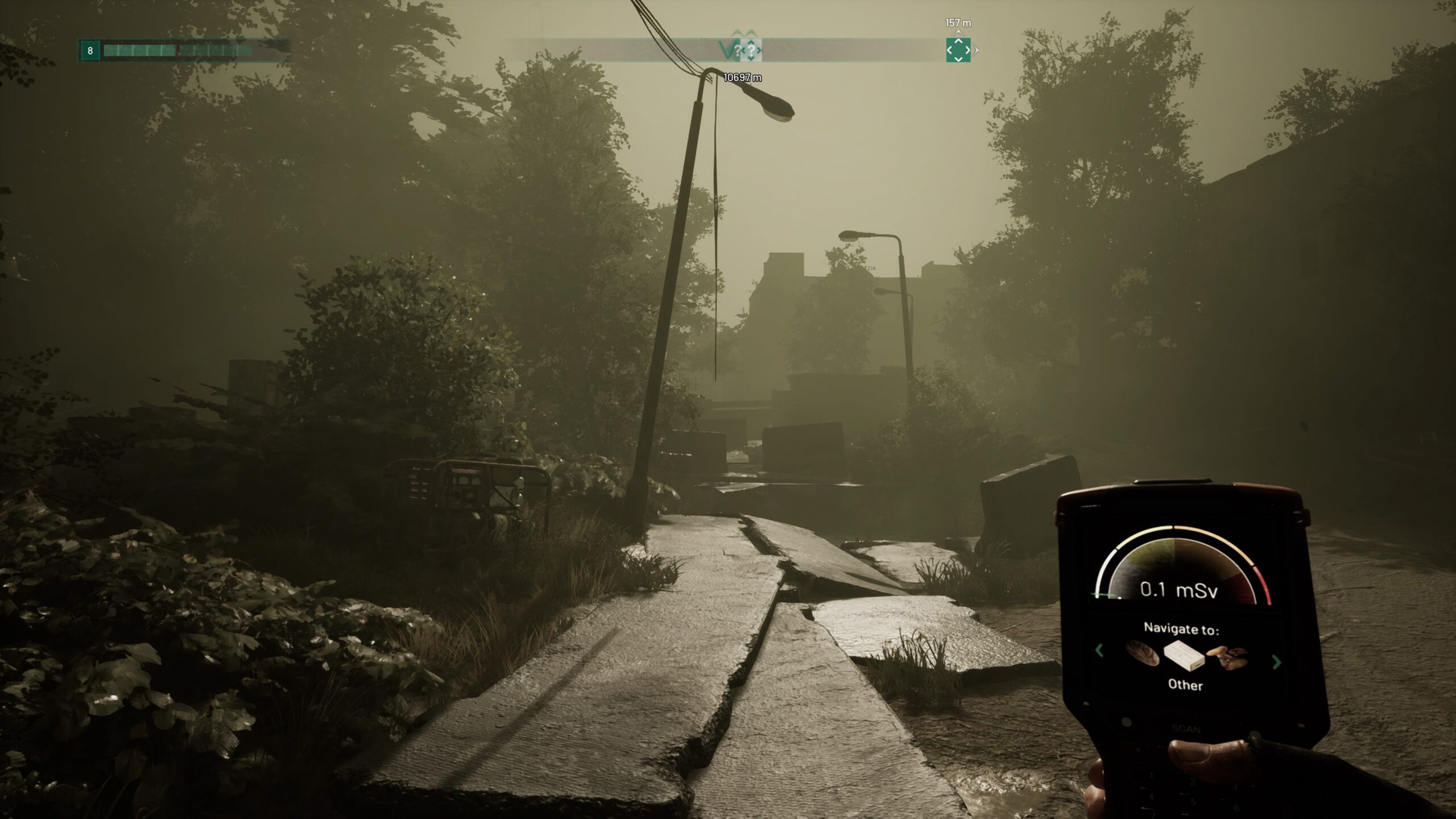Cycle navigation target with the right arrow
The width and height of the screenshot is (1456, 819).
coord(1276,662)
